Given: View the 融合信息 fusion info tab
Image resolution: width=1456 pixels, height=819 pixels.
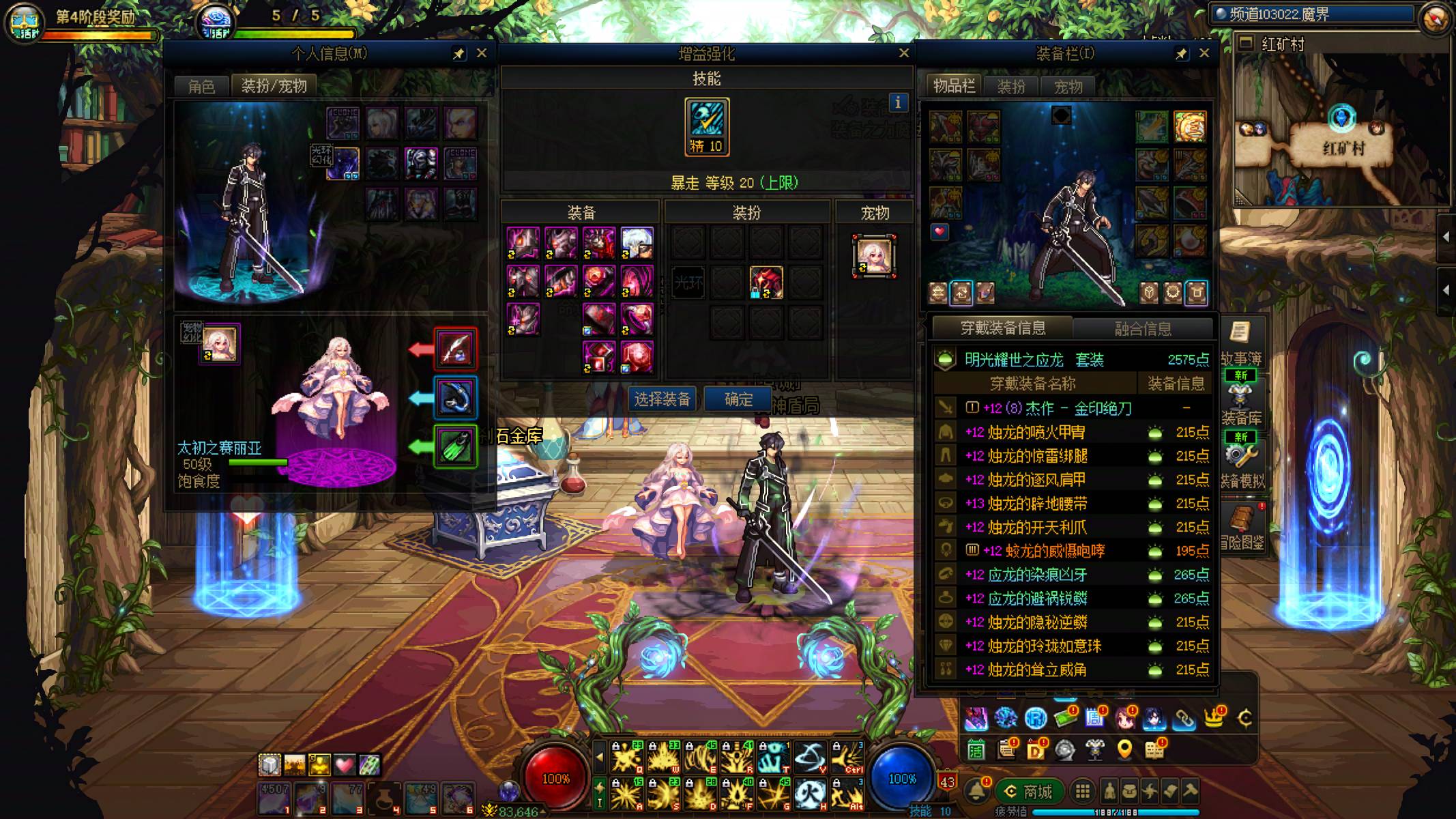Looking at the screenshot, I should (1143, 329).
